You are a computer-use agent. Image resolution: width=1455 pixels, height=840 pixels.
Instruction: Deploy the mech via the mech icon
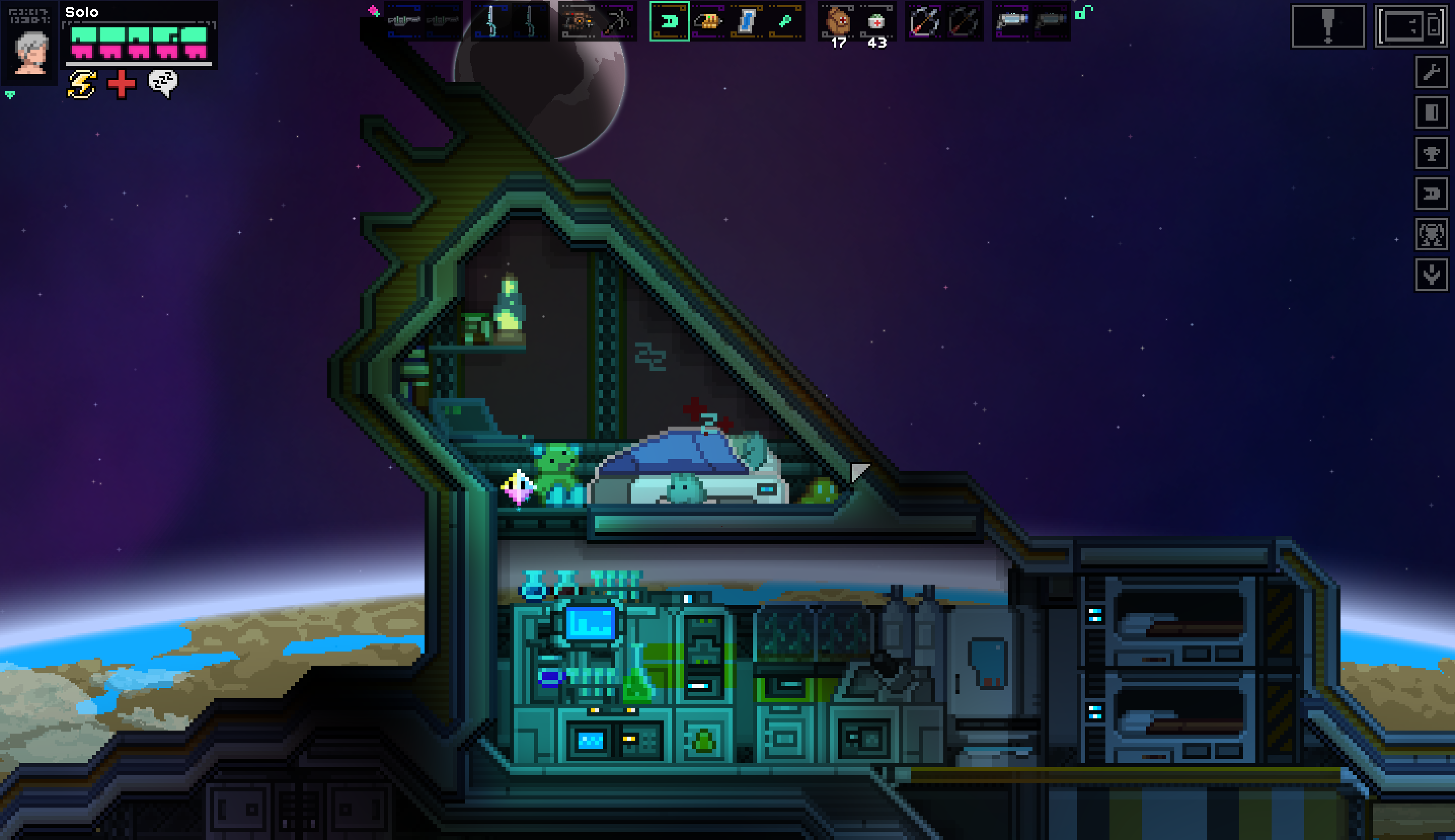1433,235
